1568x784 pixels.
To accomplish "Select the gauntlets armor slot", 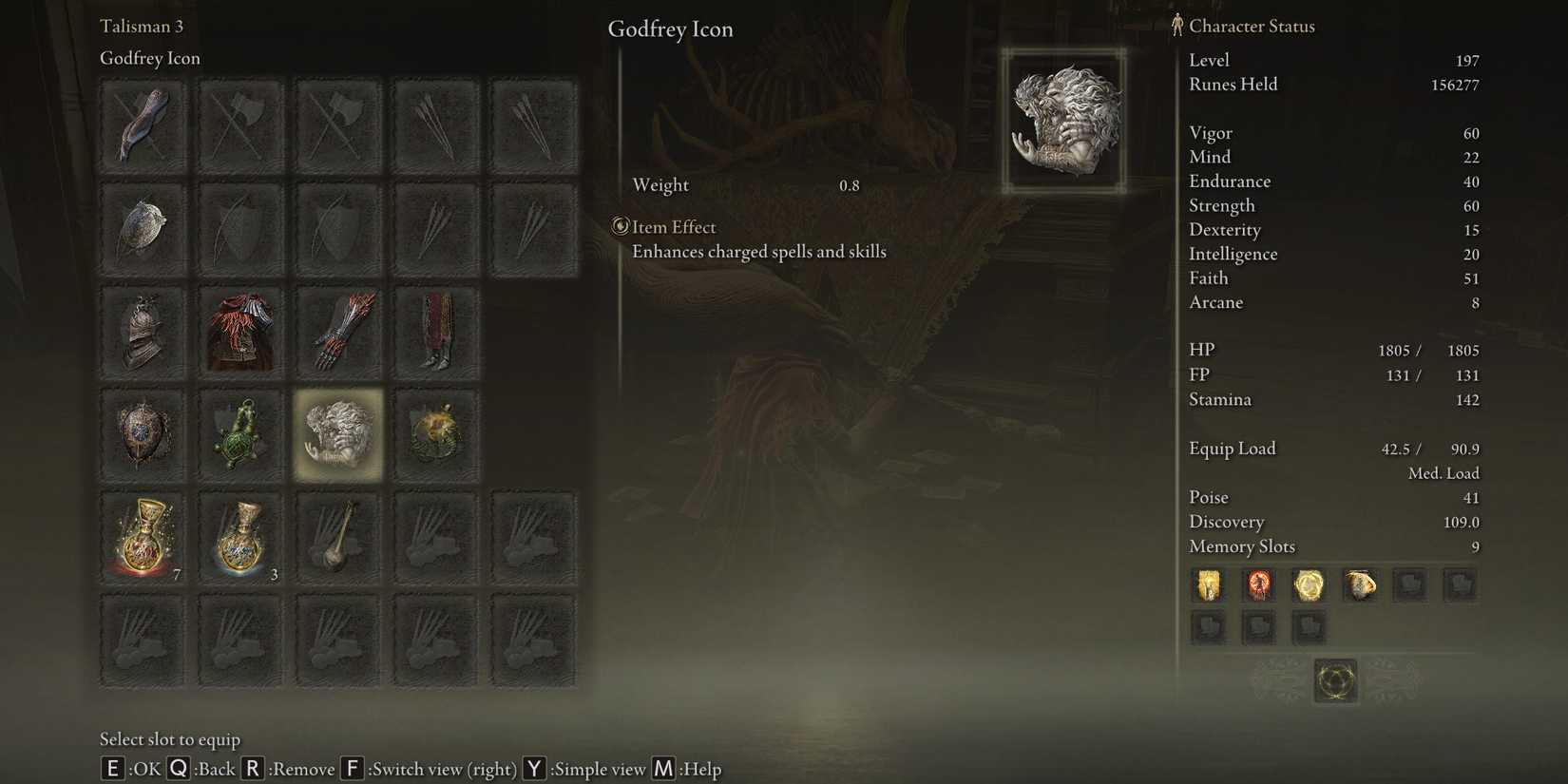I will point(338,332).
